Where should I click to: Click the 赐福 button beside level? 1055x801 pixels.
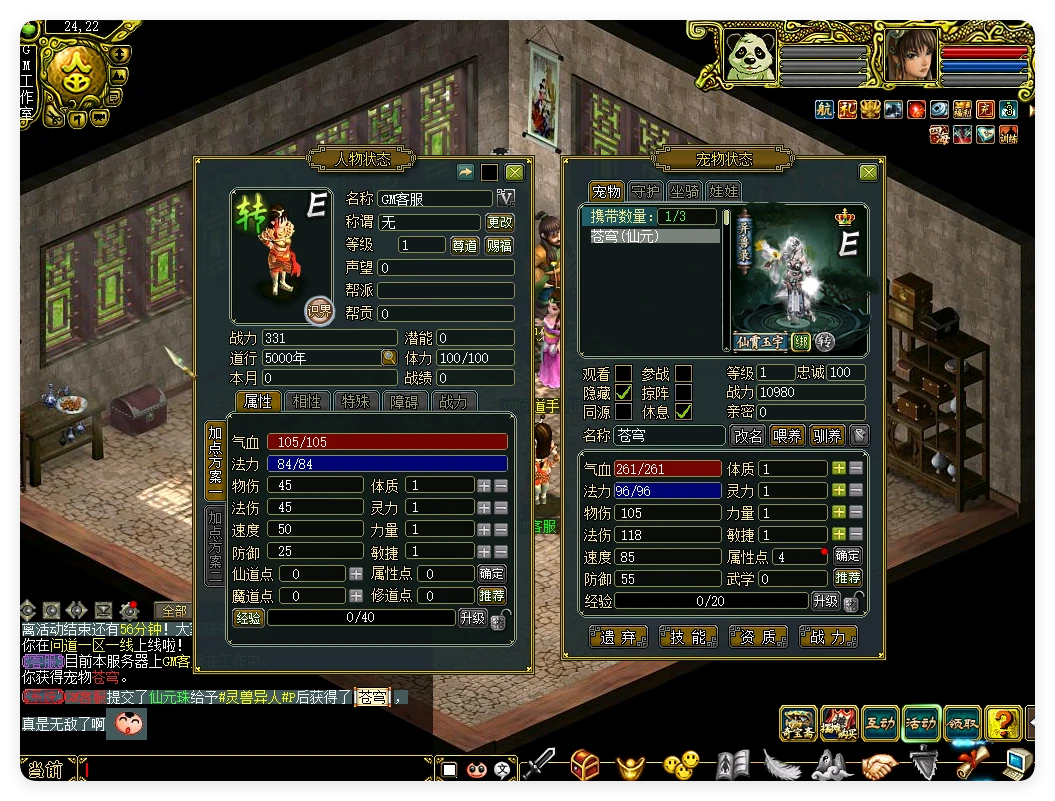tap(500, 245)
